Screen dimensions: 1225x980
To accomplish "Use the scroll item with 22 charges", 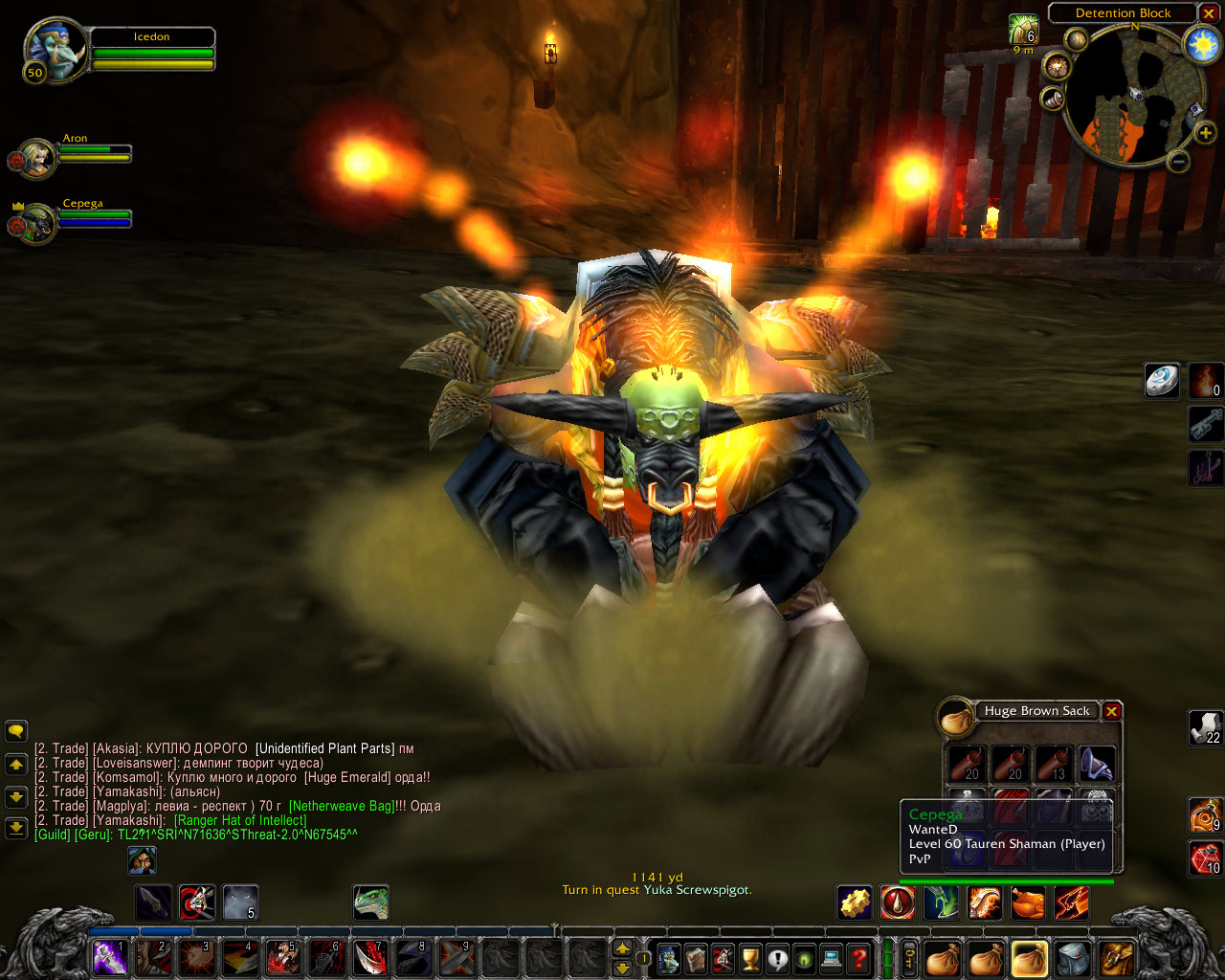I will [x=1205, y=727].
